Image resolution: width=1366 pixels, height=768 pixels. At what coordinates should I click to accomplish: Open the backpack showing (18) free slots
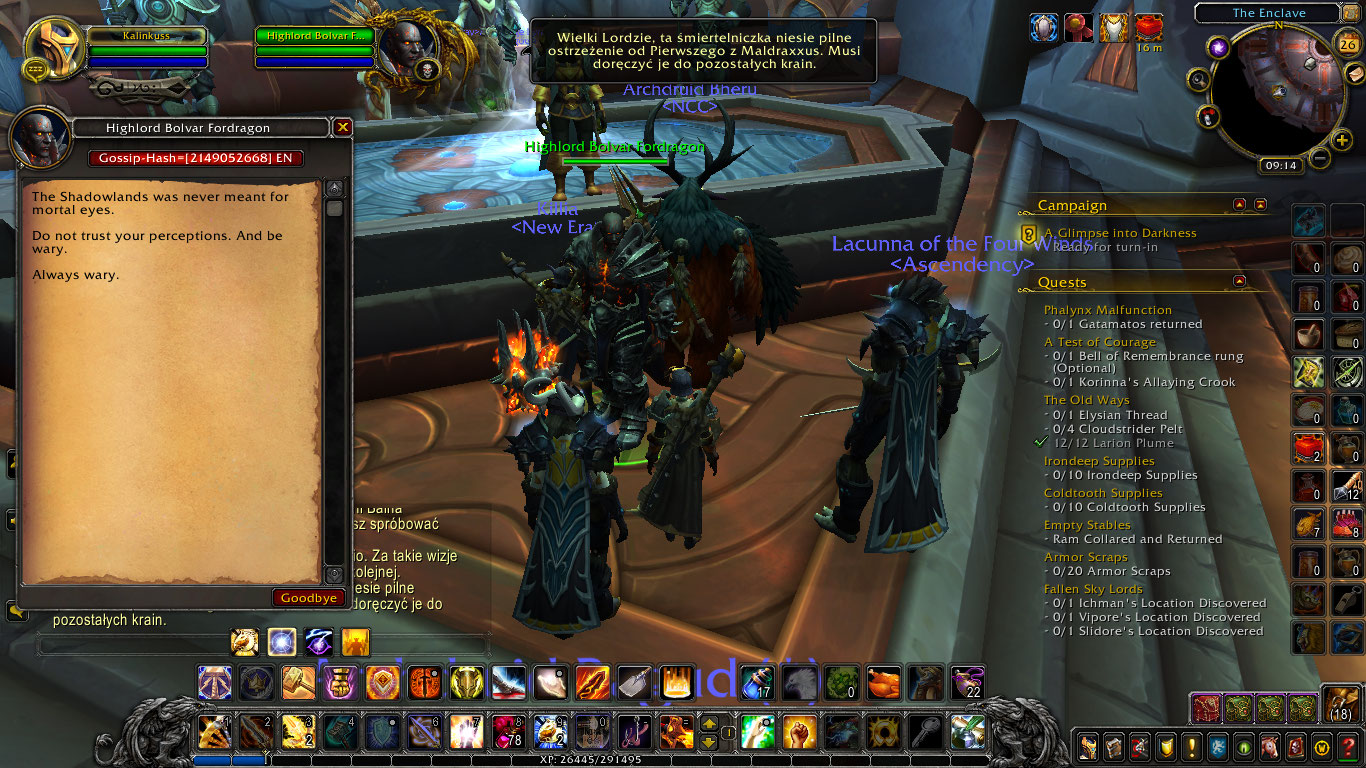(x=1341, y=704)
